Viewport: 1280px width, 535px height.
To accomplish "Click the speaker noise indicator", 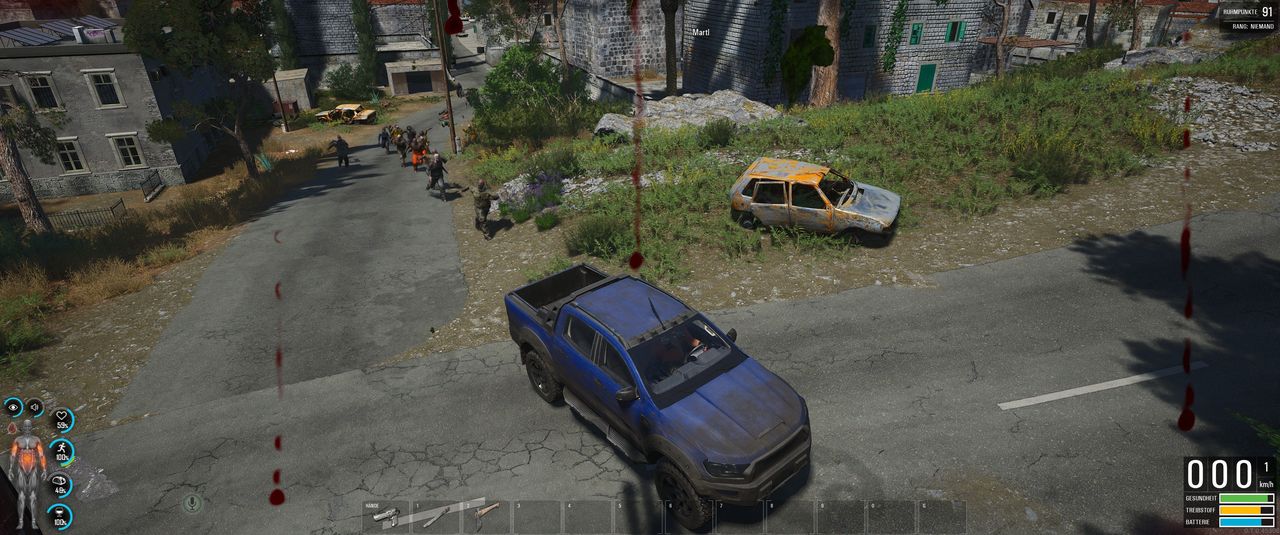I will pos(34,407).
